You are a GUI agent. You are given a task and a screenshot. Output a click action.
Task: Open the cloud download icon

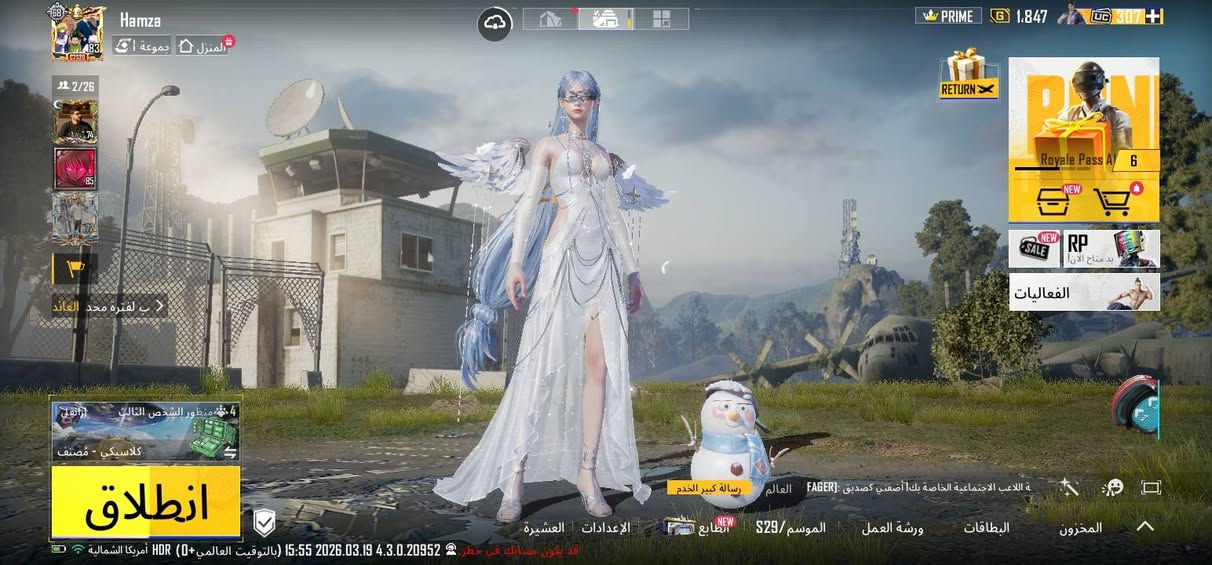[495, 23]
